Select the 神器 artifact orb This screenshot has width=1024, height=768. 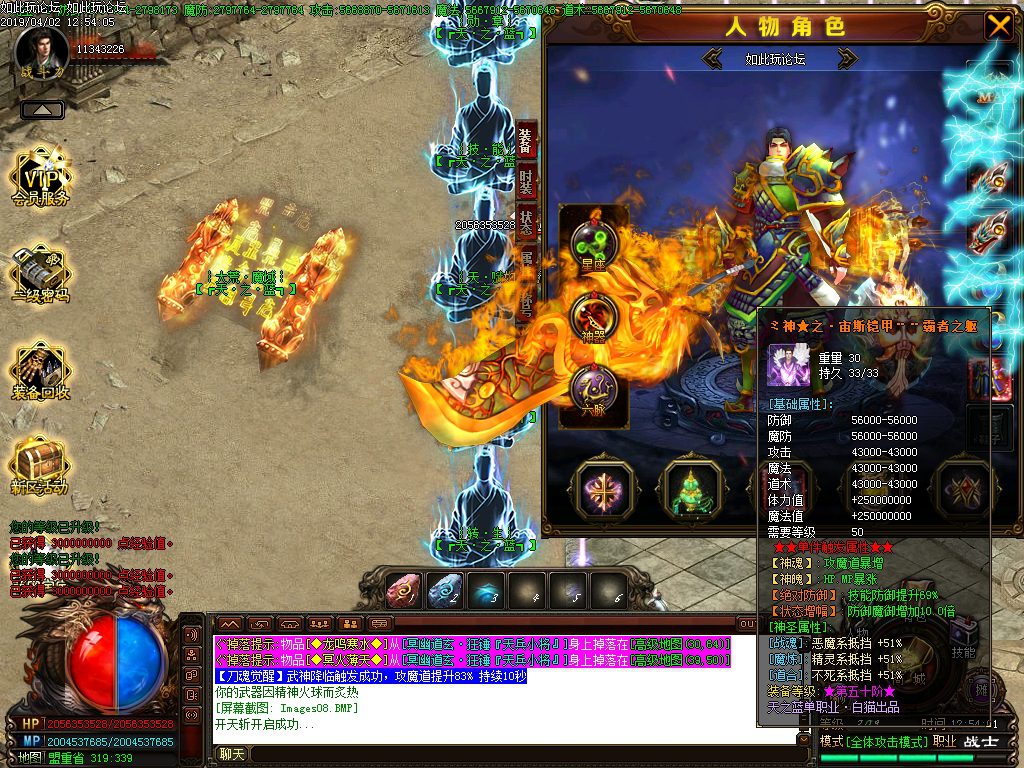coord(594,320)
